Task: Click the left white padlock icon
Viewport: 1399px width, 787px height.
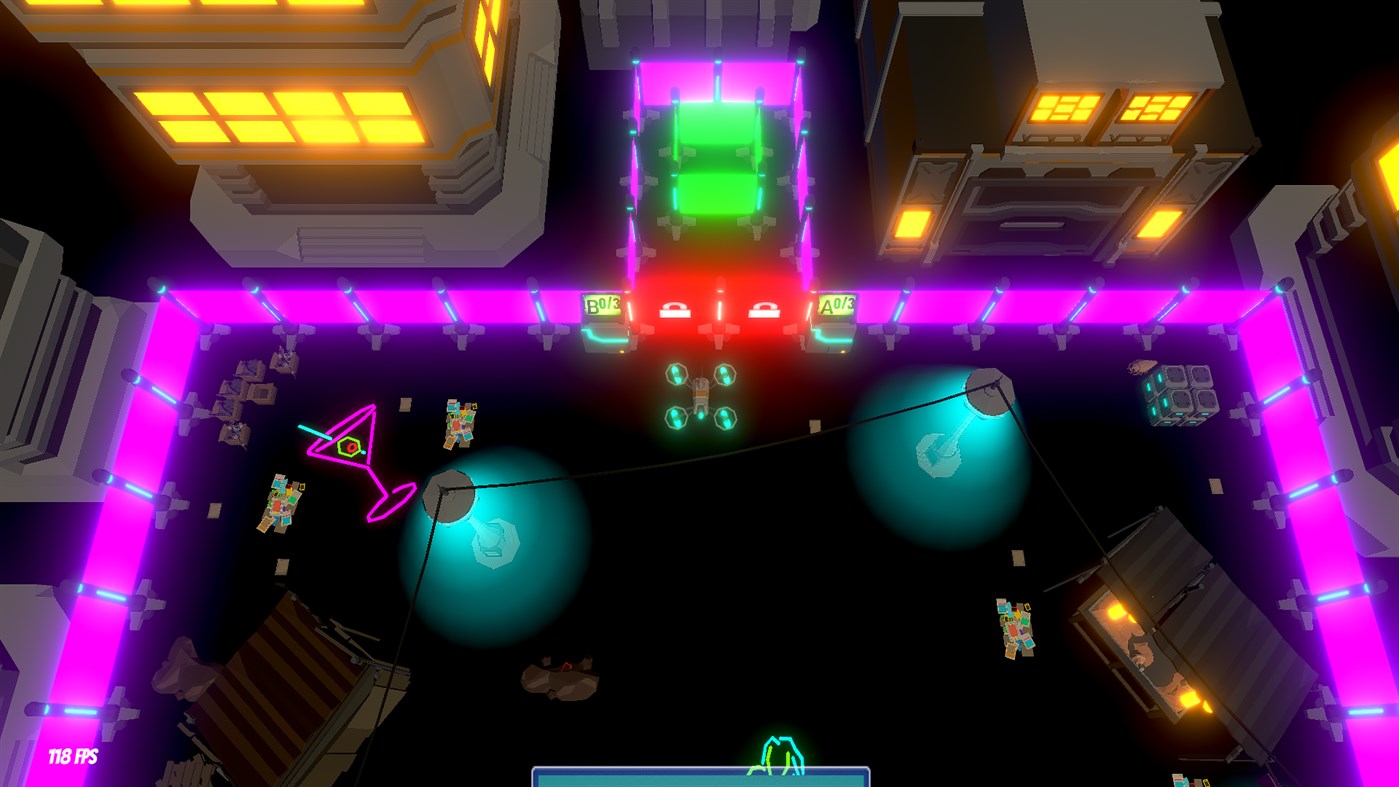Action: (x=677, y=308)
